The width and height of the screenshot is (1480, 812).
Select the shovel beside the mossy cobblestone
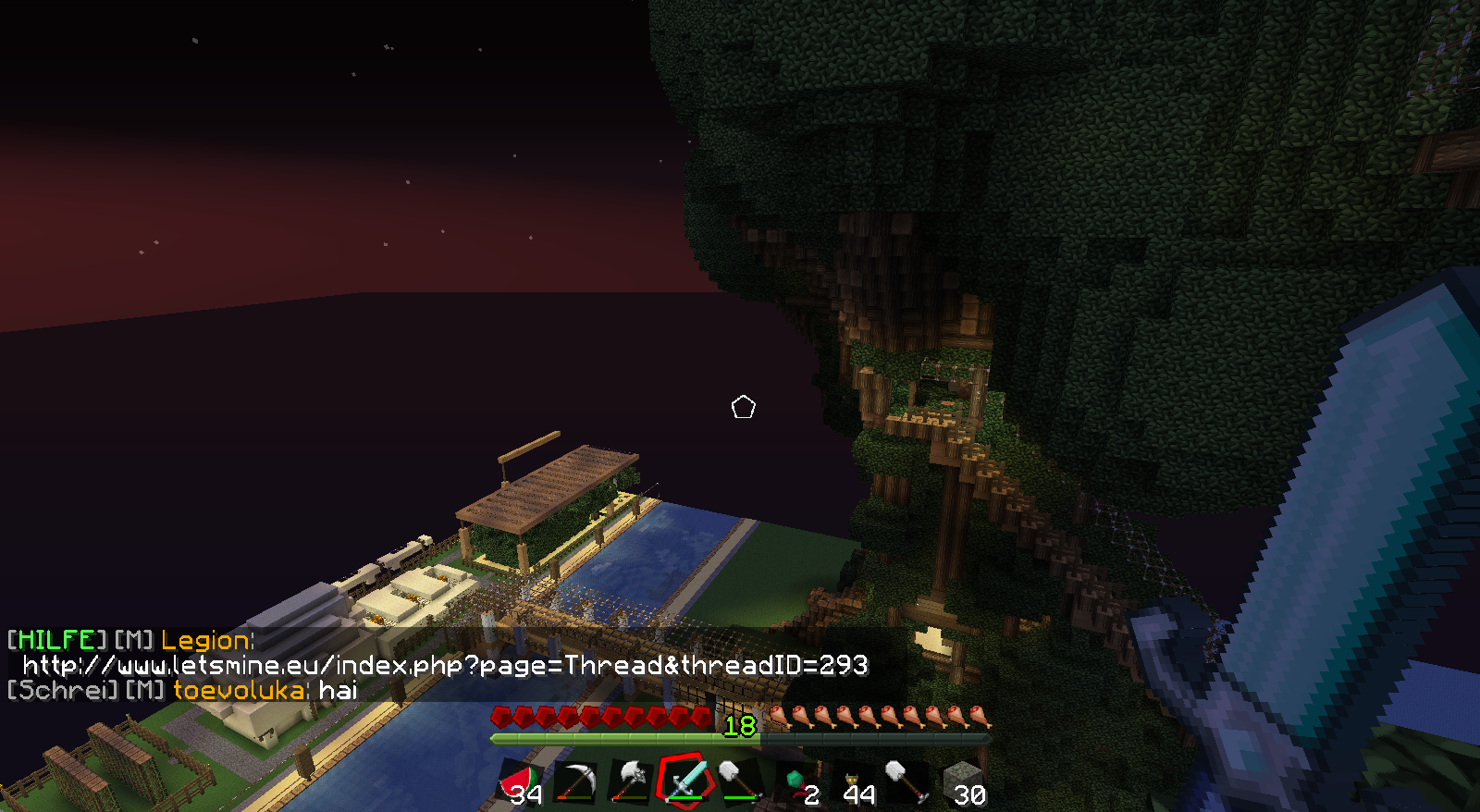907,782
